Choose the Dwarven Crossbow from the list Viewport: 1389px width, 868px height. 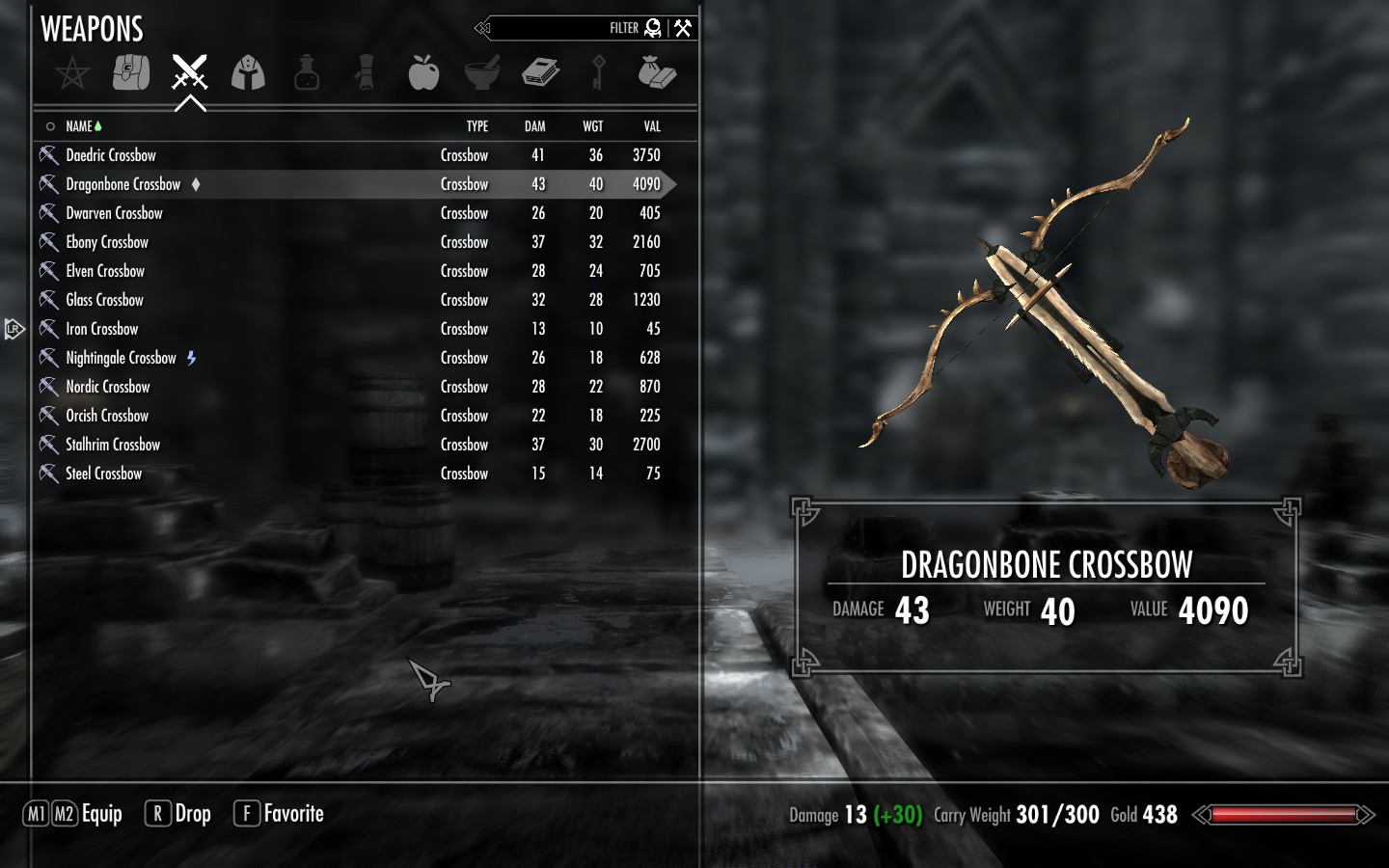coord(114,213)
